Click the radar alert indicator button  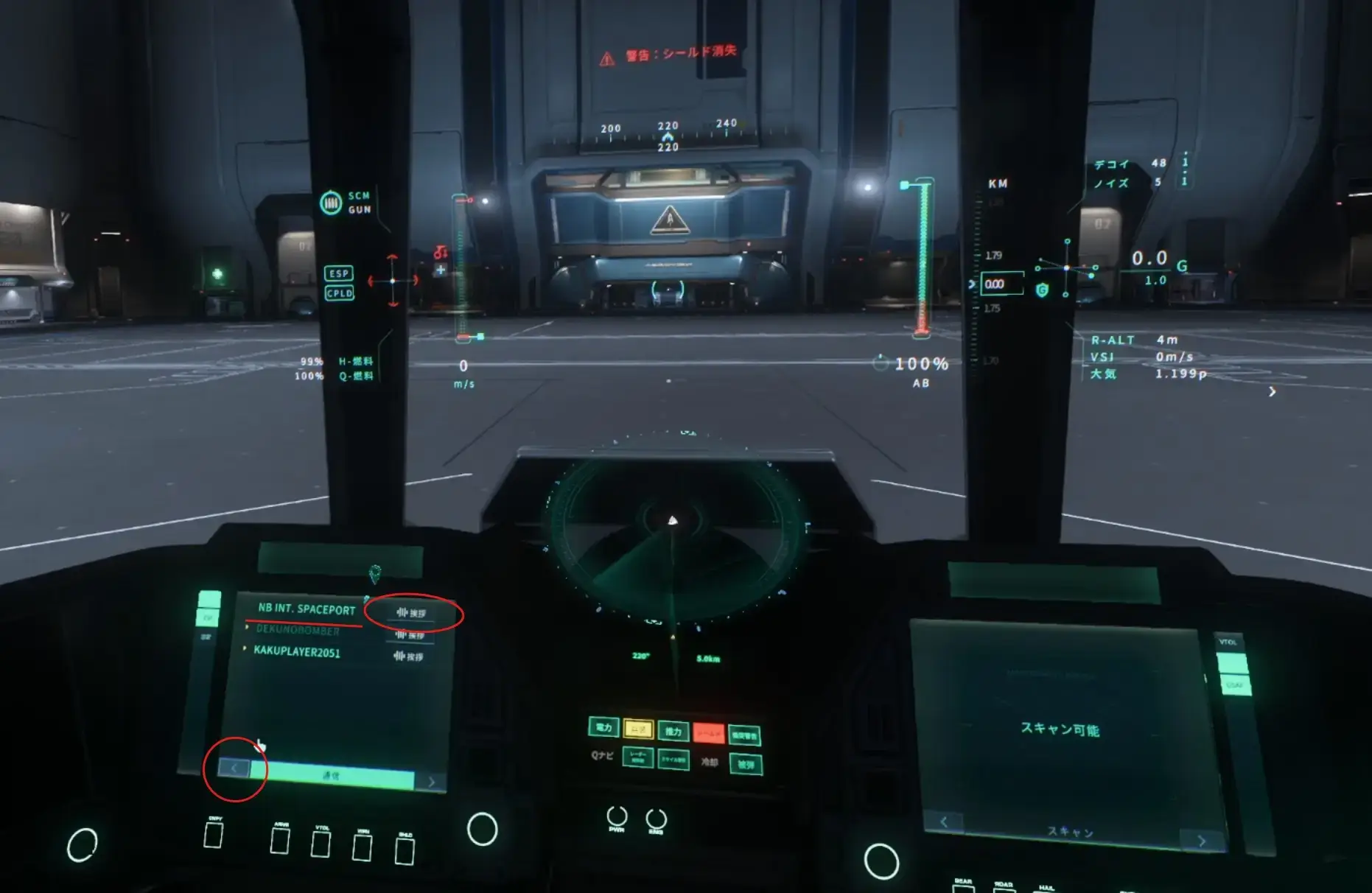[638, 757]
